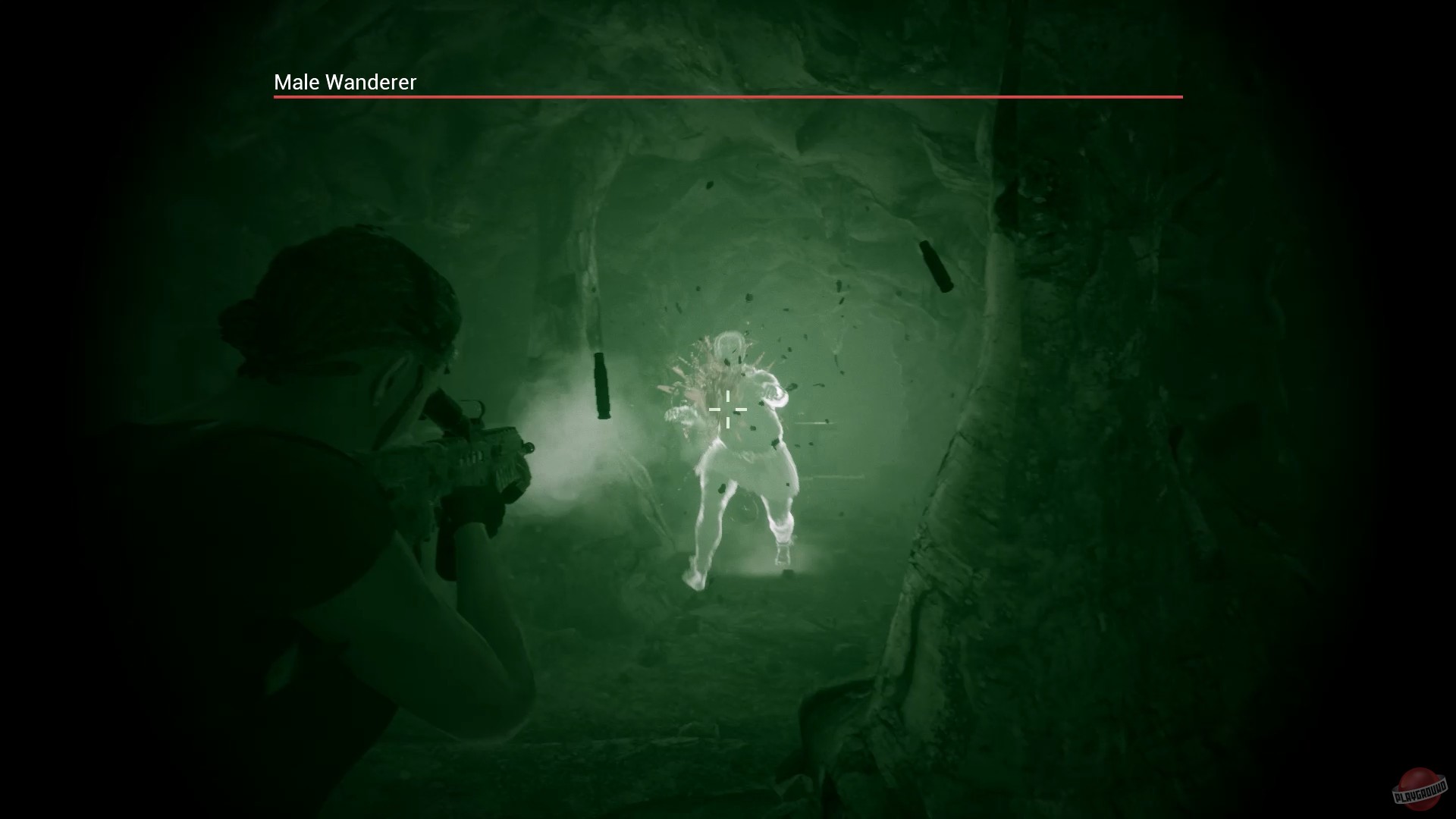The image size is (1456, 819).
Task: Click the right edge of the health bar
Action: pos(1181,97)
